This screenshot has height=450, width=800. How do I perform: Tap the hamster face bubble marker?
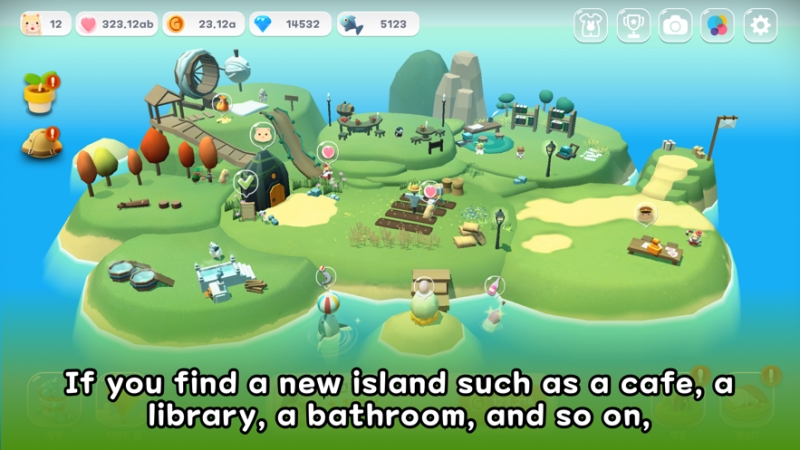tap(263, 134)
